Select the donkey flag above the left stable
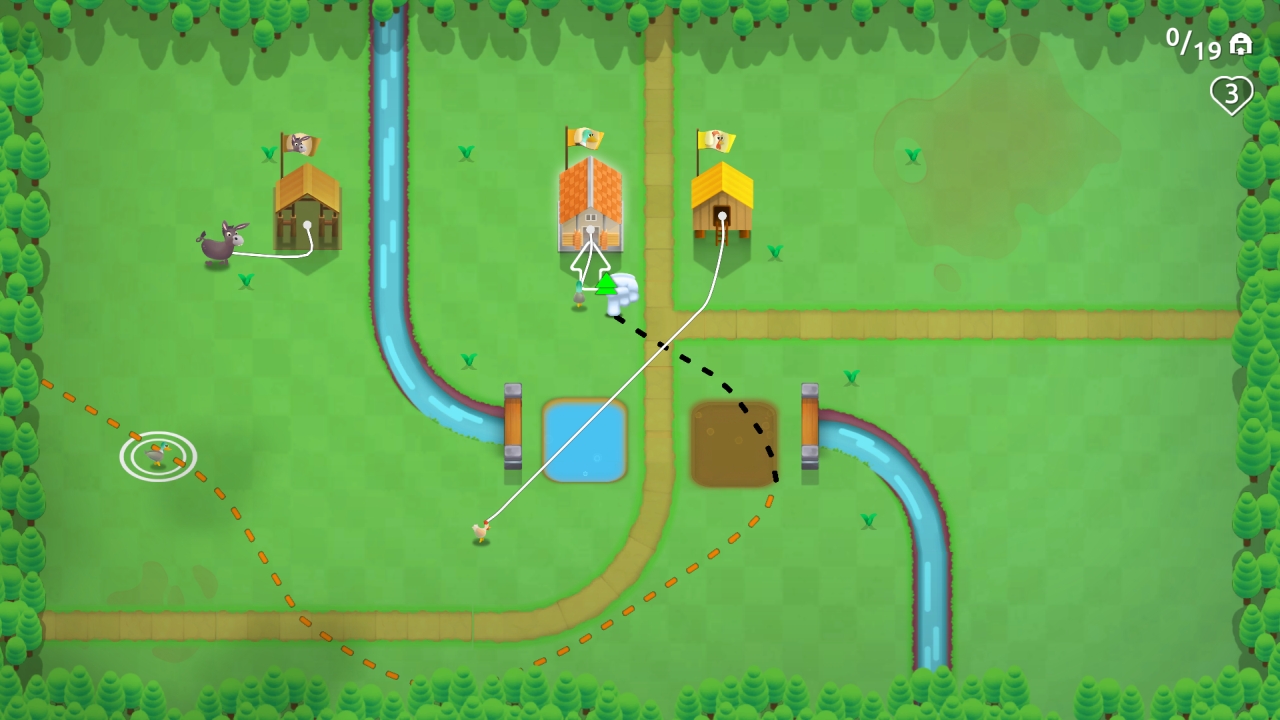Image resolution: width=1280 pixels, height=720 pixels. coord(300,143)
